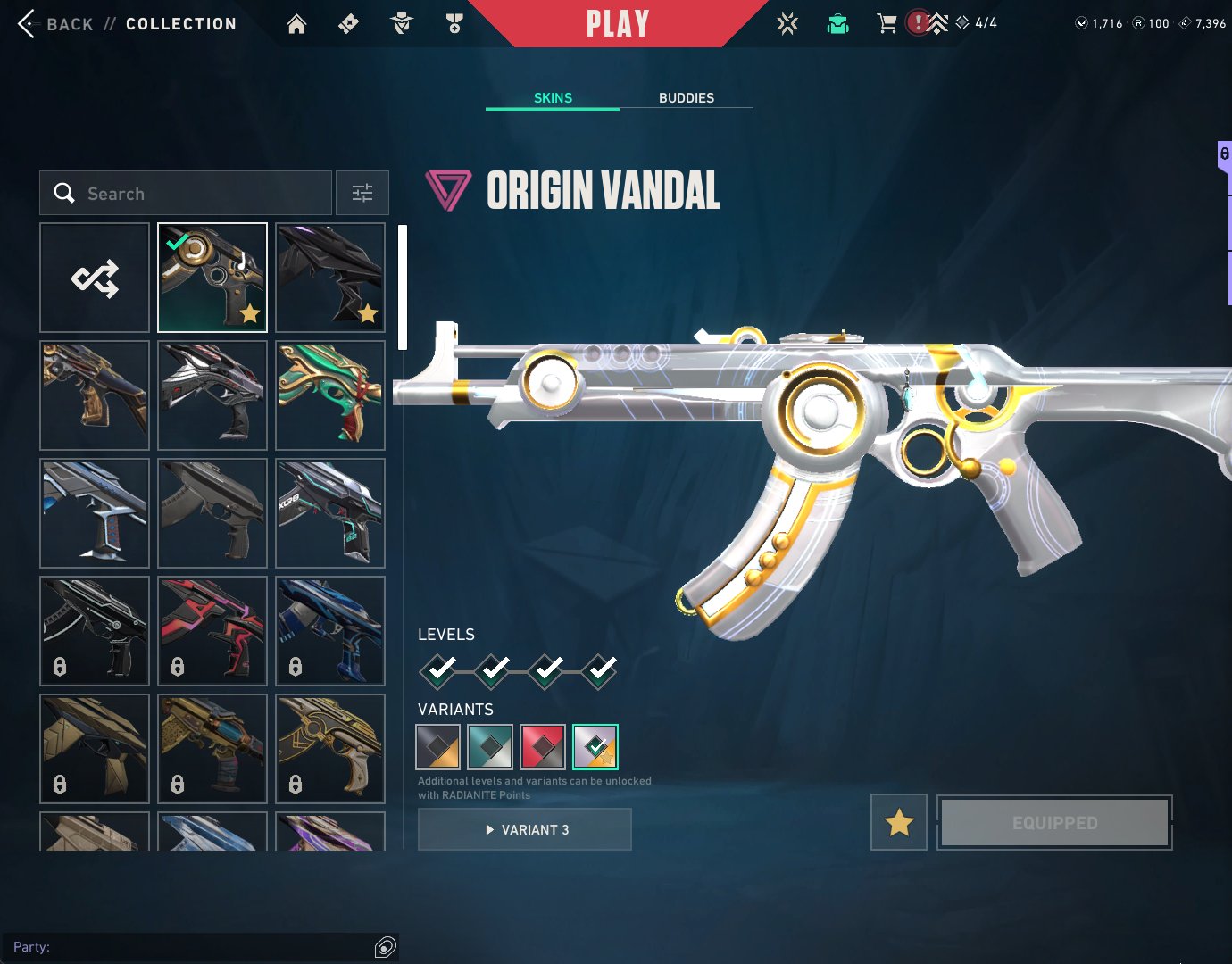Select the default plain grey Vandal skin
The width and height of the screenshot is (1232, 964).
(x=212, y=513)
